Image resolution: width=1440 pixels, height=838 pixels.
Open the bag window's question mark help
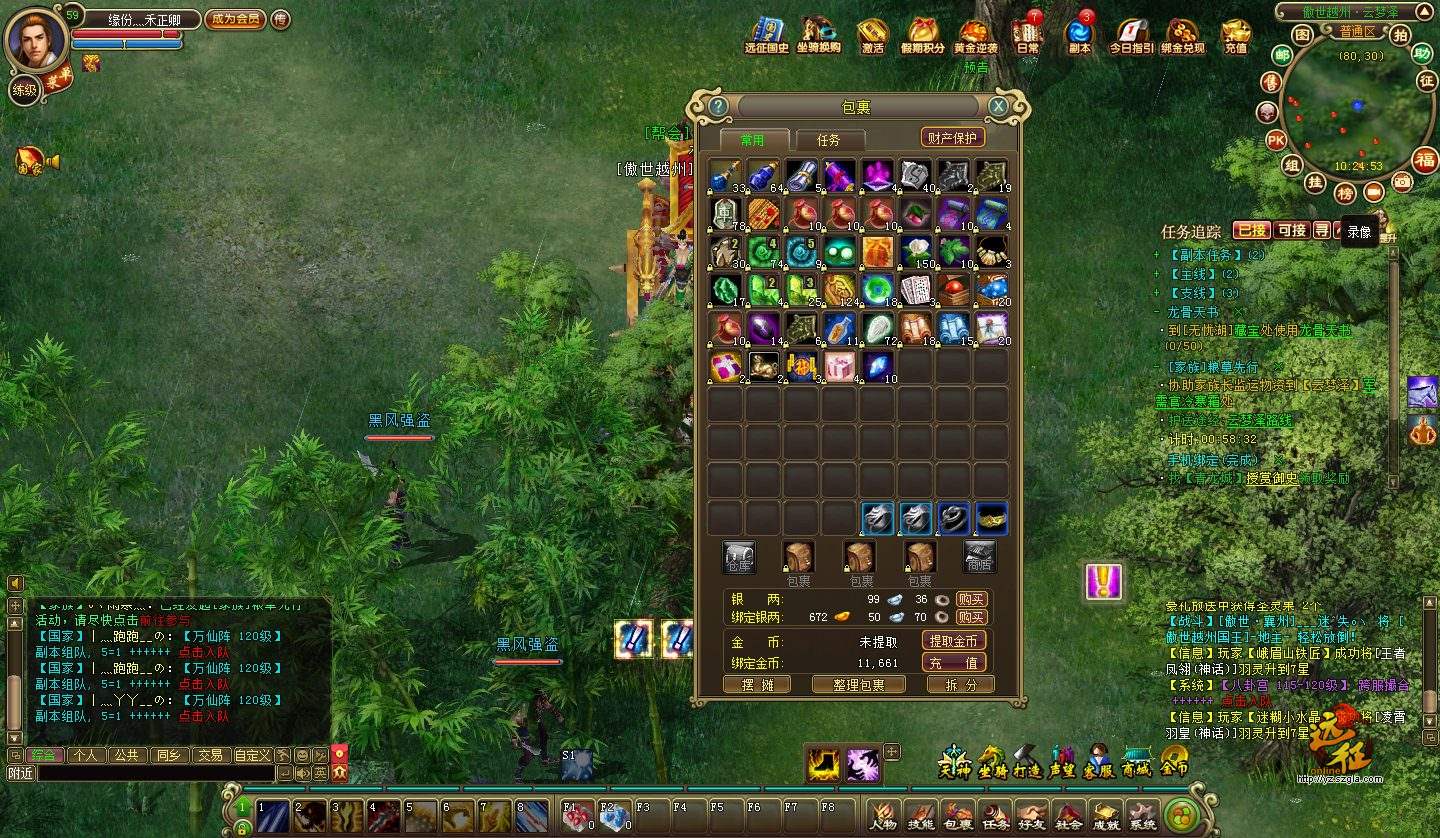(717, 107)
